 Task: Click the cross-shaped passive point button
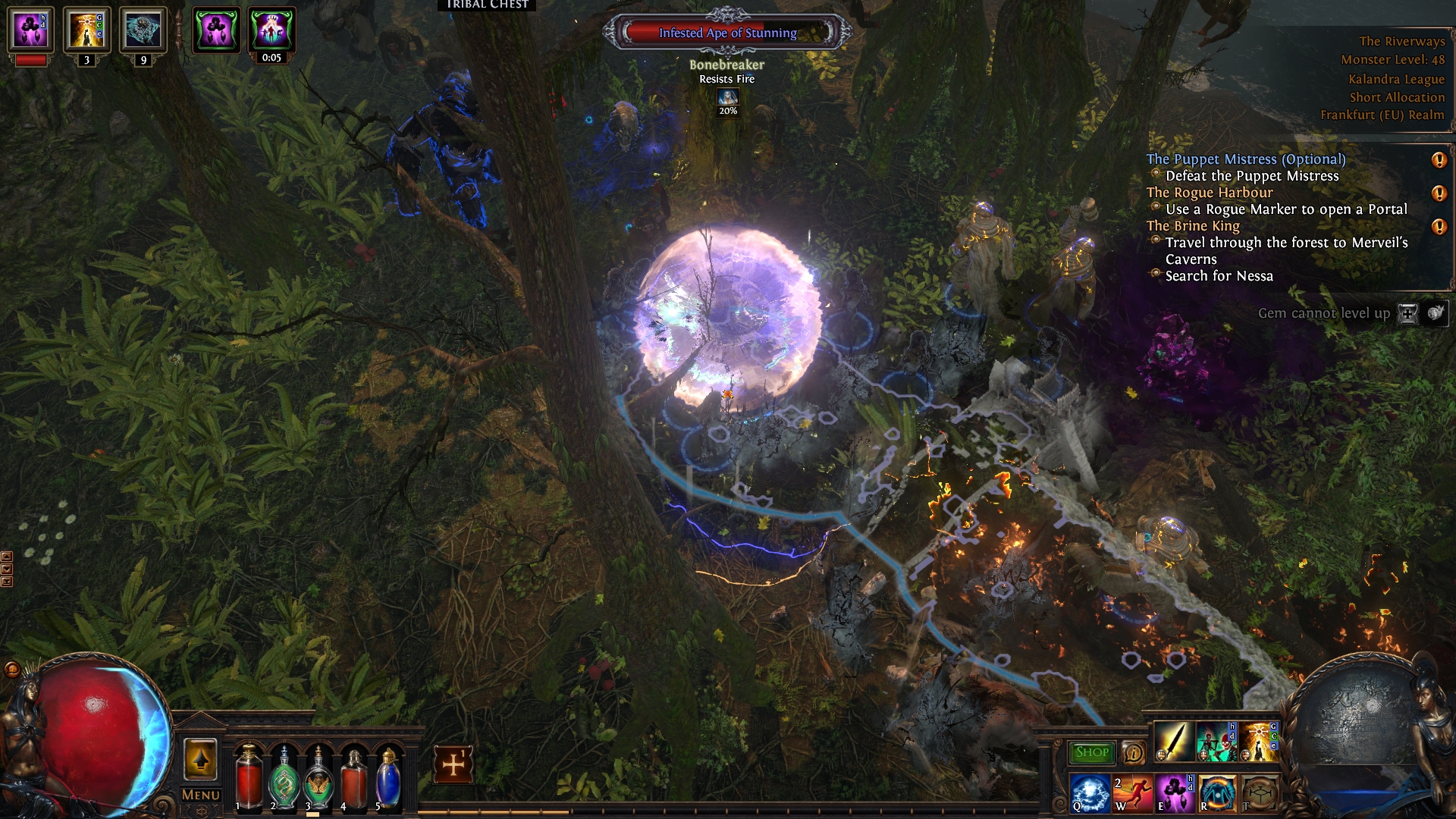[453, 764]
